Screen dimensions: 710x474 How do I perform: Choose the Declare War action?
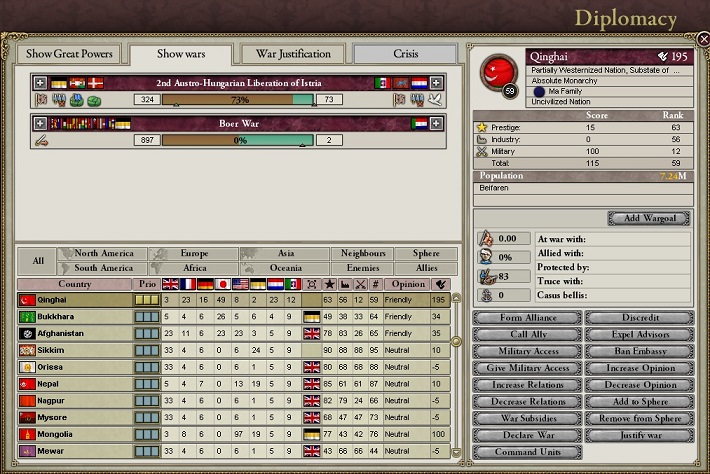coord(526,435)
